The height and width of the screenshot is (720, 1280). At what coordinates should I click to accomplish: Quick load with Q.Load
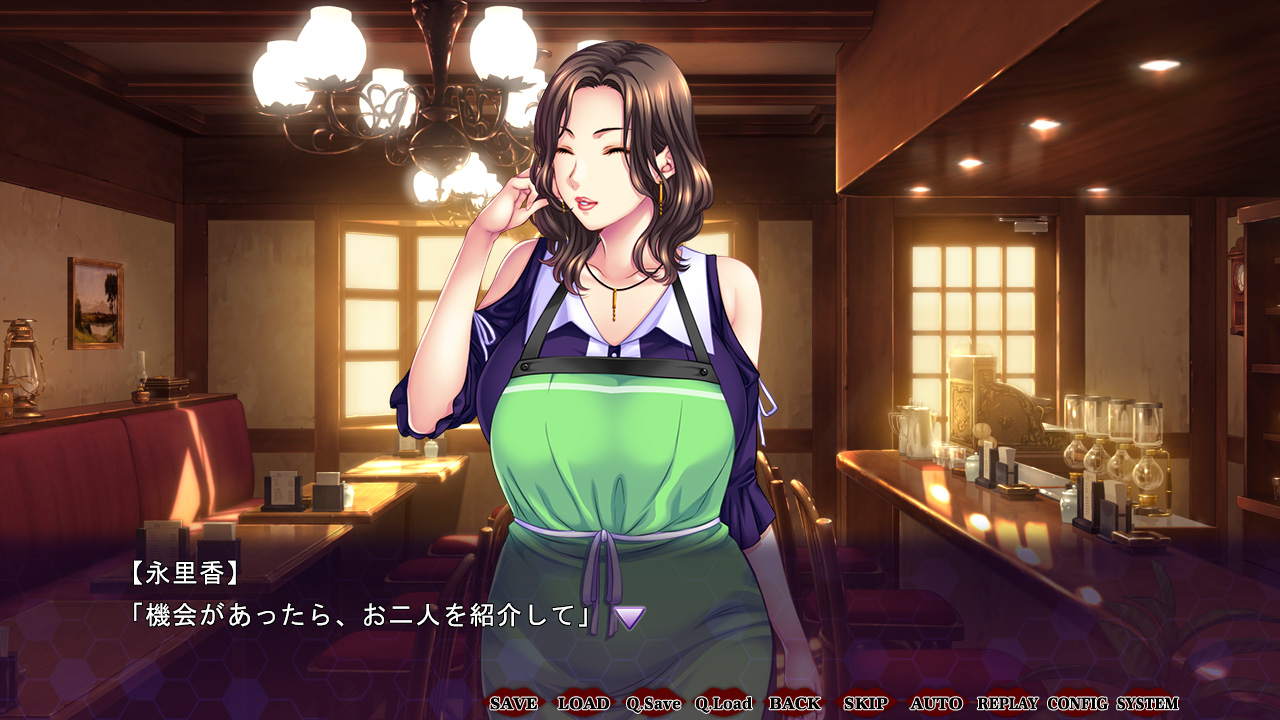coord(724,703)
